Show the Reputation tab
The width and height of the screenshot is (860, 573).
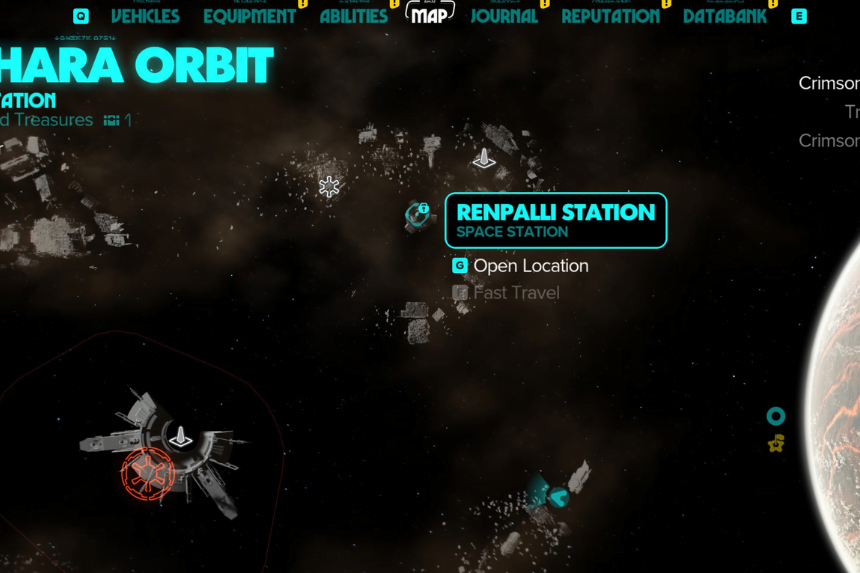610,16
